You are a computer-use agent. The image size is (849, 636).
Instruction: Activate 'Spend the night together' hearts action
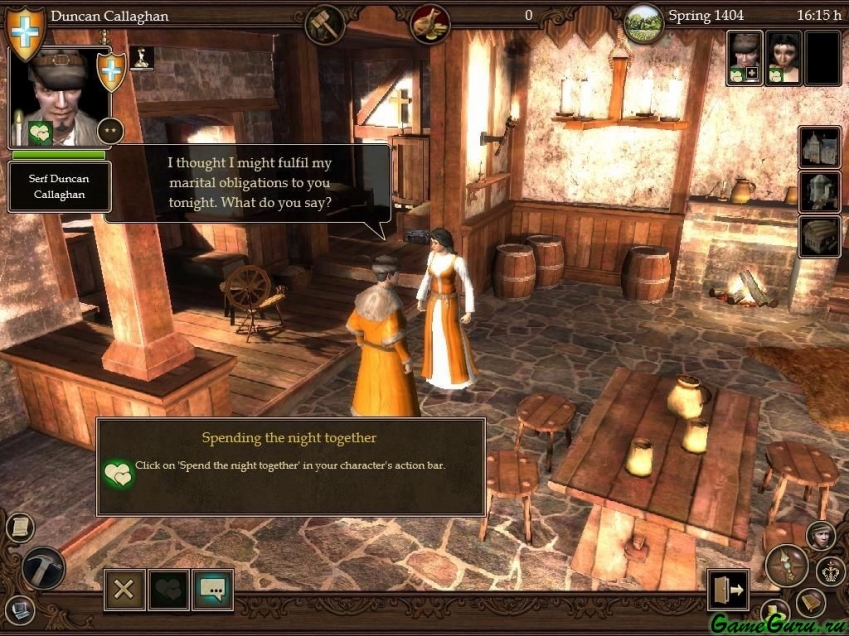pyautogui.click(x=169, y=589)
